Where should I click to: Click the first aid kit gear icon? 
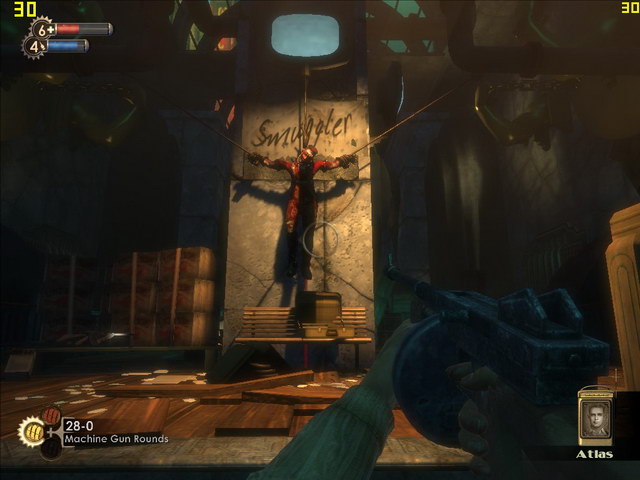[43, 29]
